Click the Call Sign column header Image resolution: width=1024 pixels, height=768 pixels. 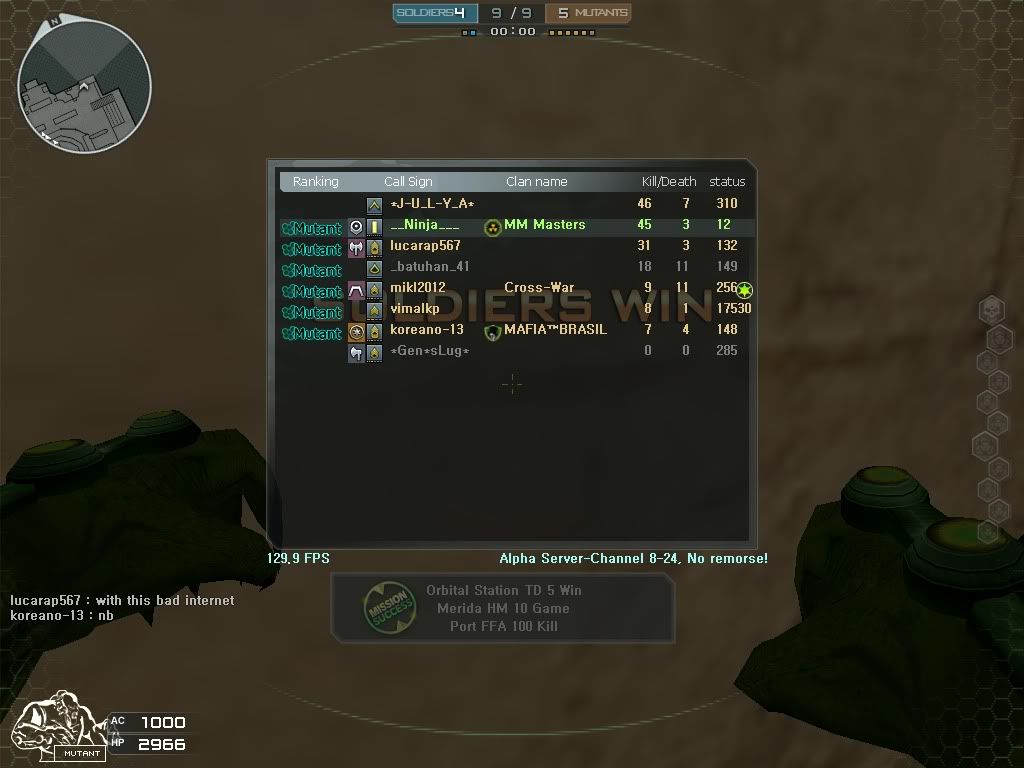click(408, 182)
